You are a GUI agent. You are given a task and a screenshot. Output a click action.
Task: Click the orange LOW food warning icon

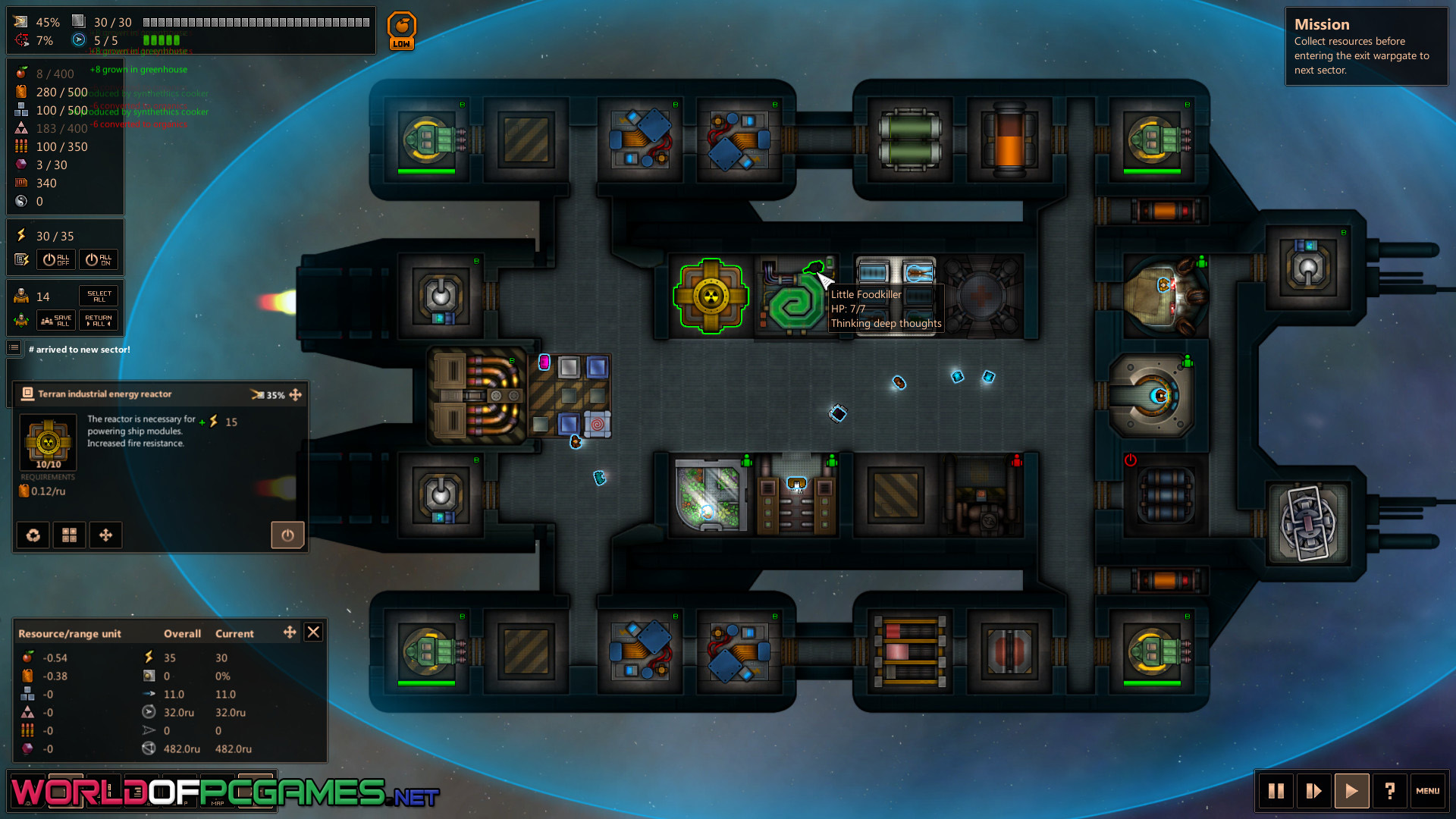[x=401, y=31]
